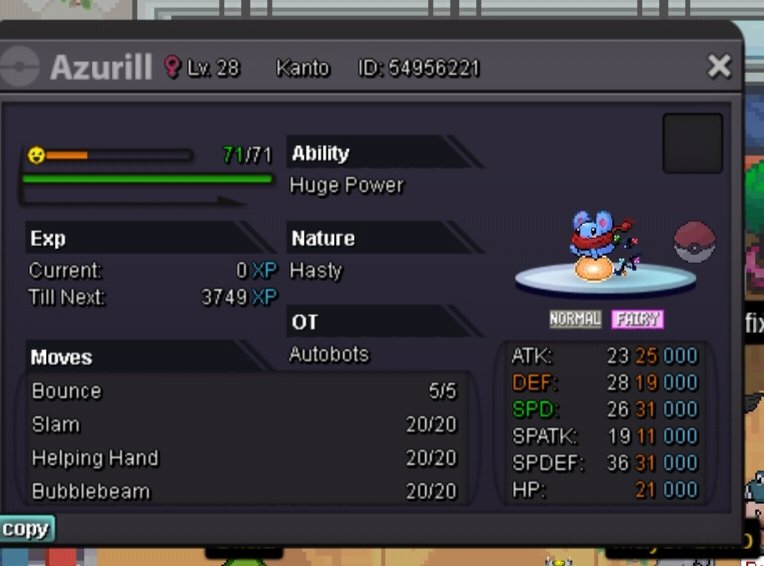
Task: Click the Huge Power ability text
Action: [x=346, y=185]
